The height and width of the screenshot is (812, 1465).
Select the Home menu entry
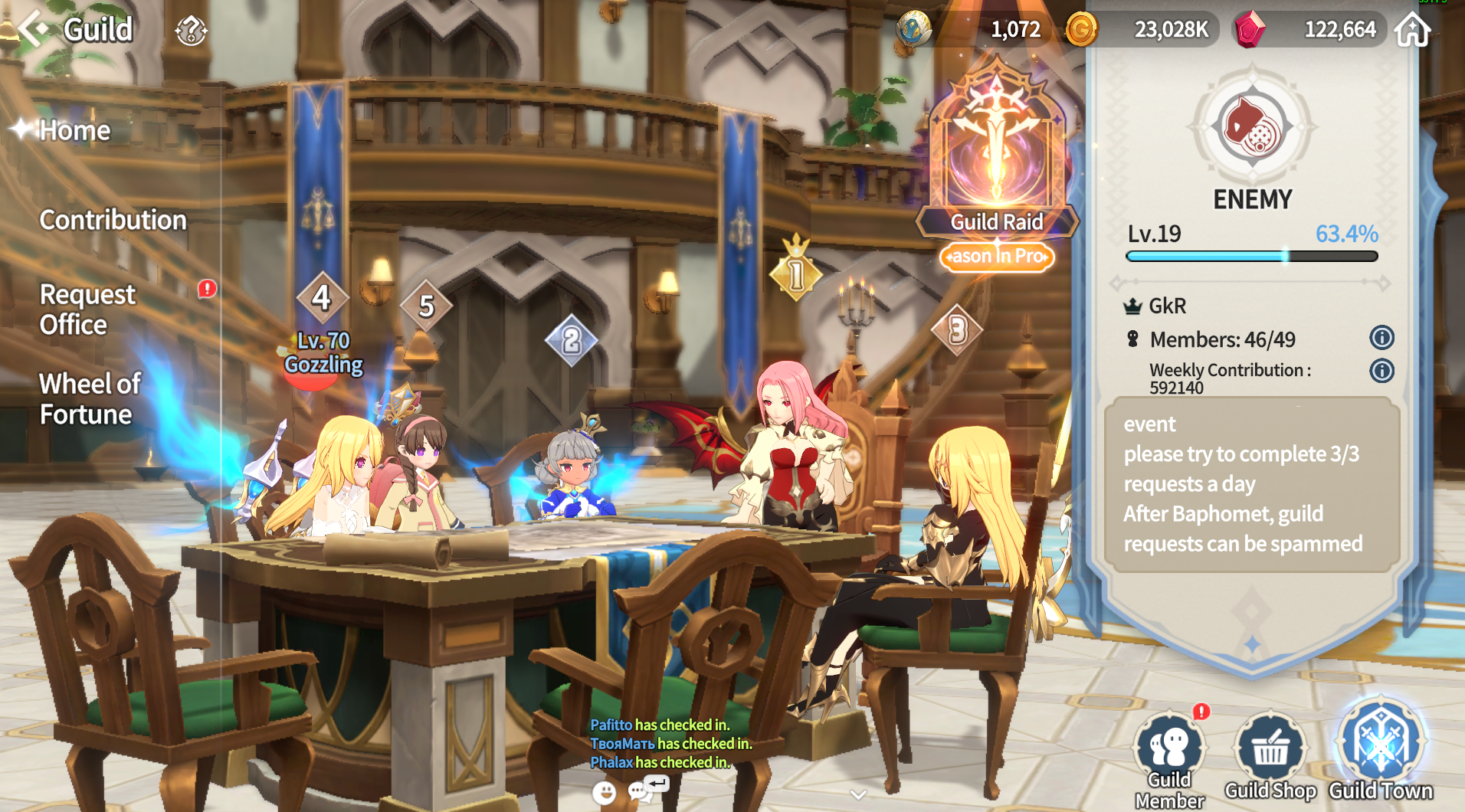click(x=74, y=131)
